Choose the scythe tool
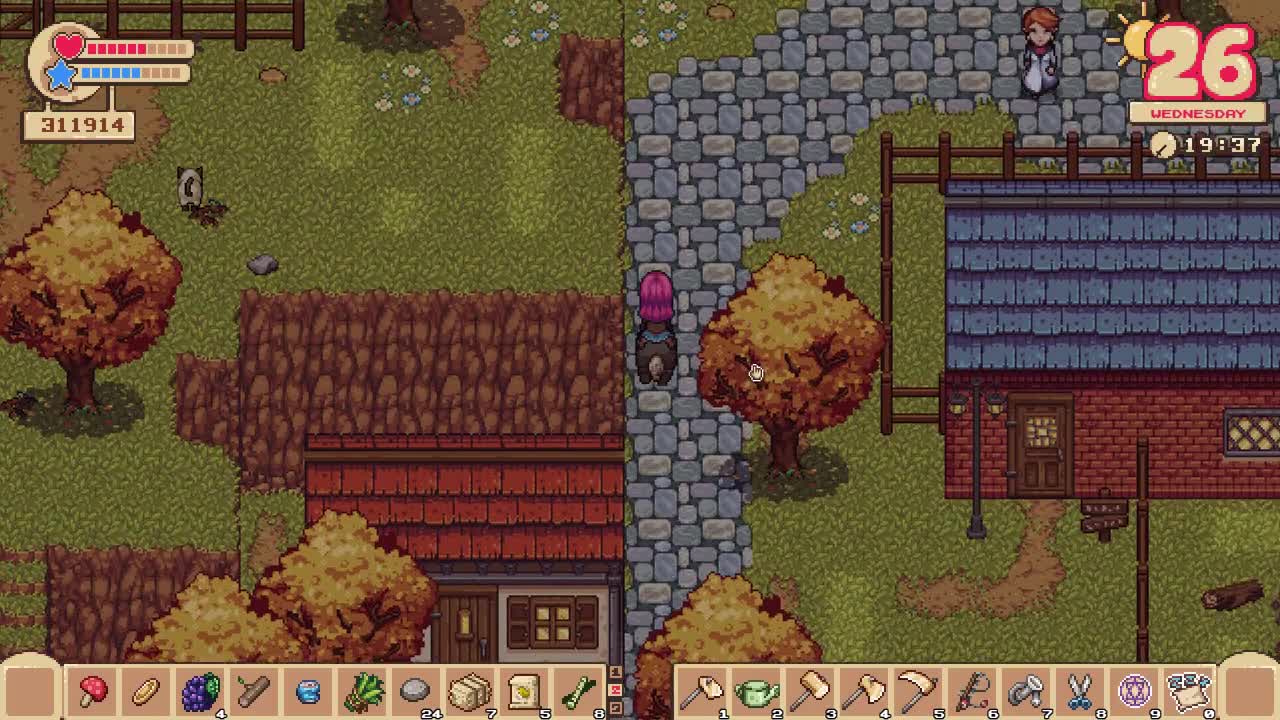Viewport: 1280px width, 720px height. coord(919,690)
